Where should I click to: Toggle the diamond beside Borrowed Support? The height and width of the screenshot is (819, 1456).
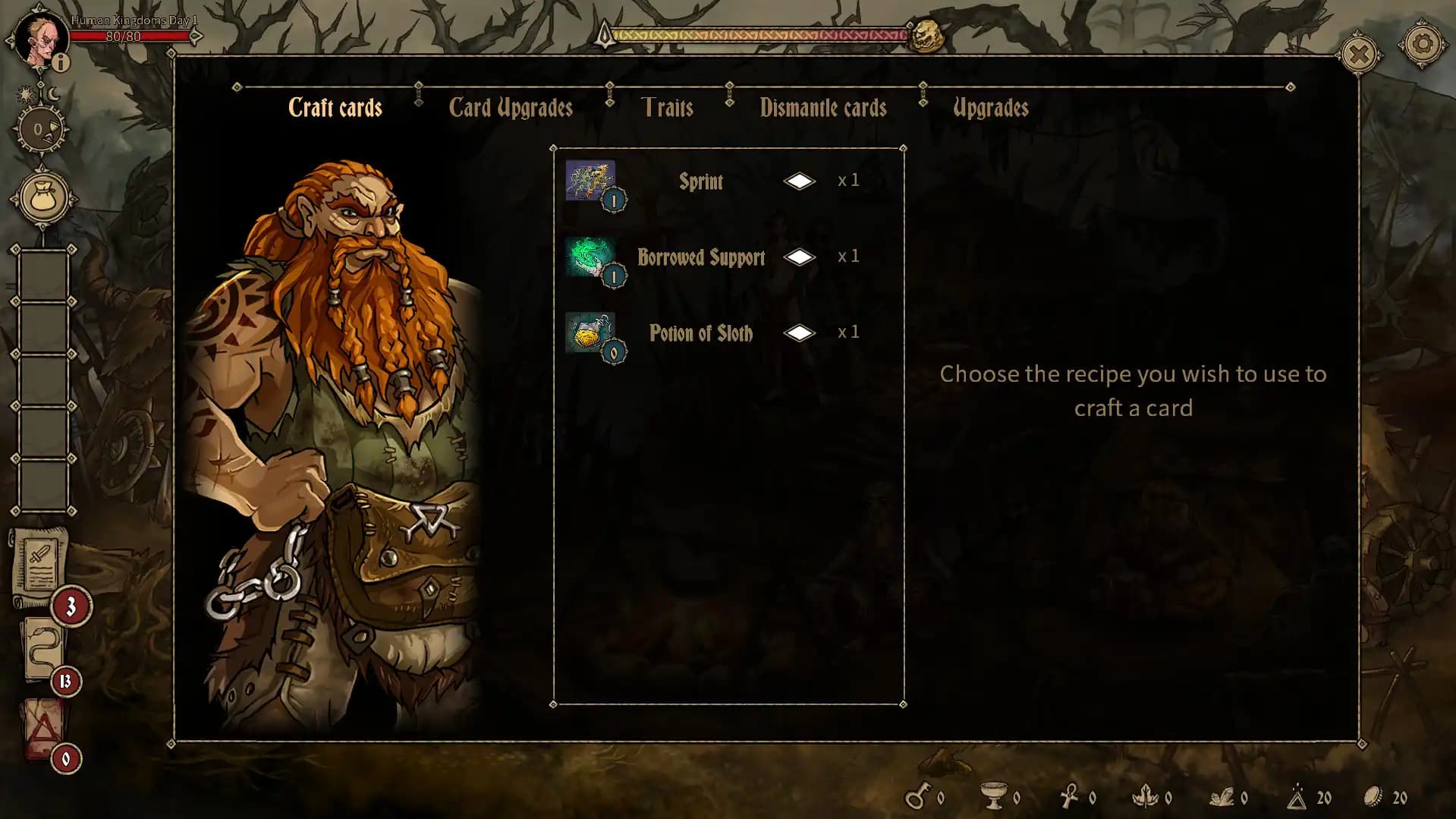pyautogui.click(x=800, y=257)
